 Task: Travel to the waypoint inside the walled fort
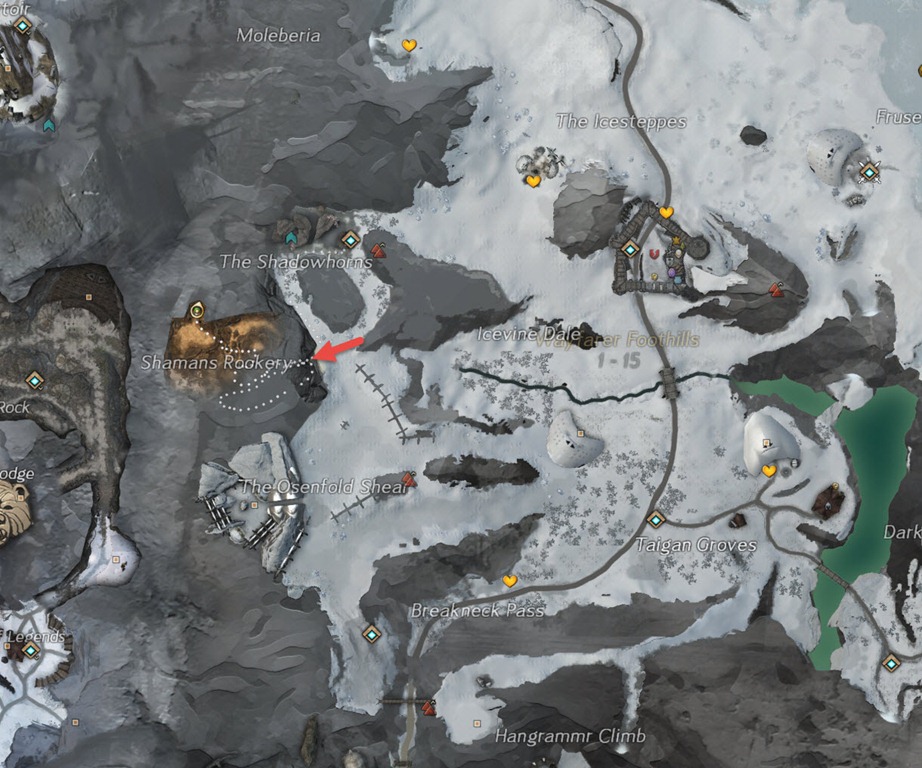[x=630, y=248]
